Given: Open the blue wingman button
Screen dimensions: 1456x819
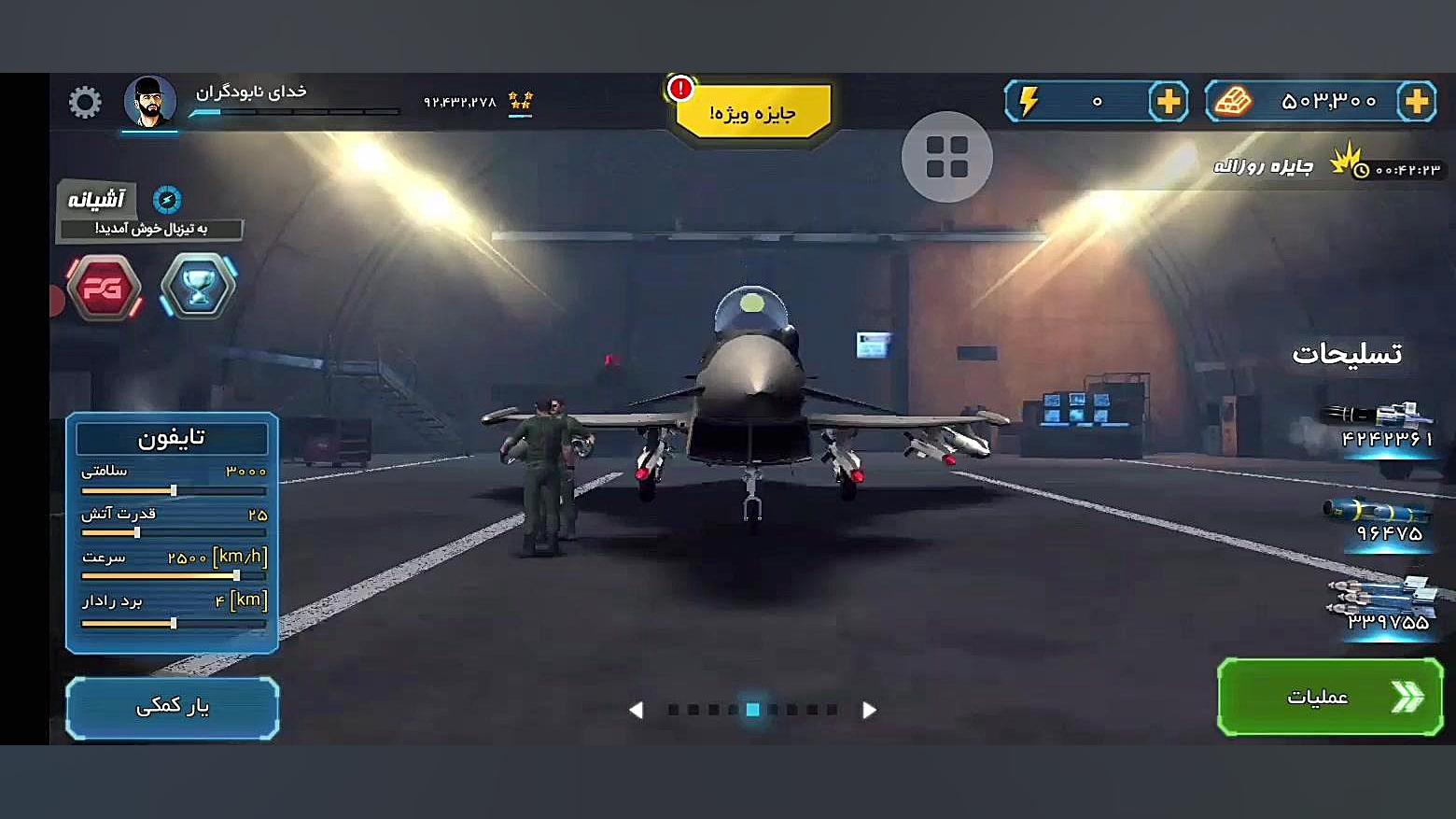Looking at the screenshot, I should pyautogui.click(x=173, y=707).
